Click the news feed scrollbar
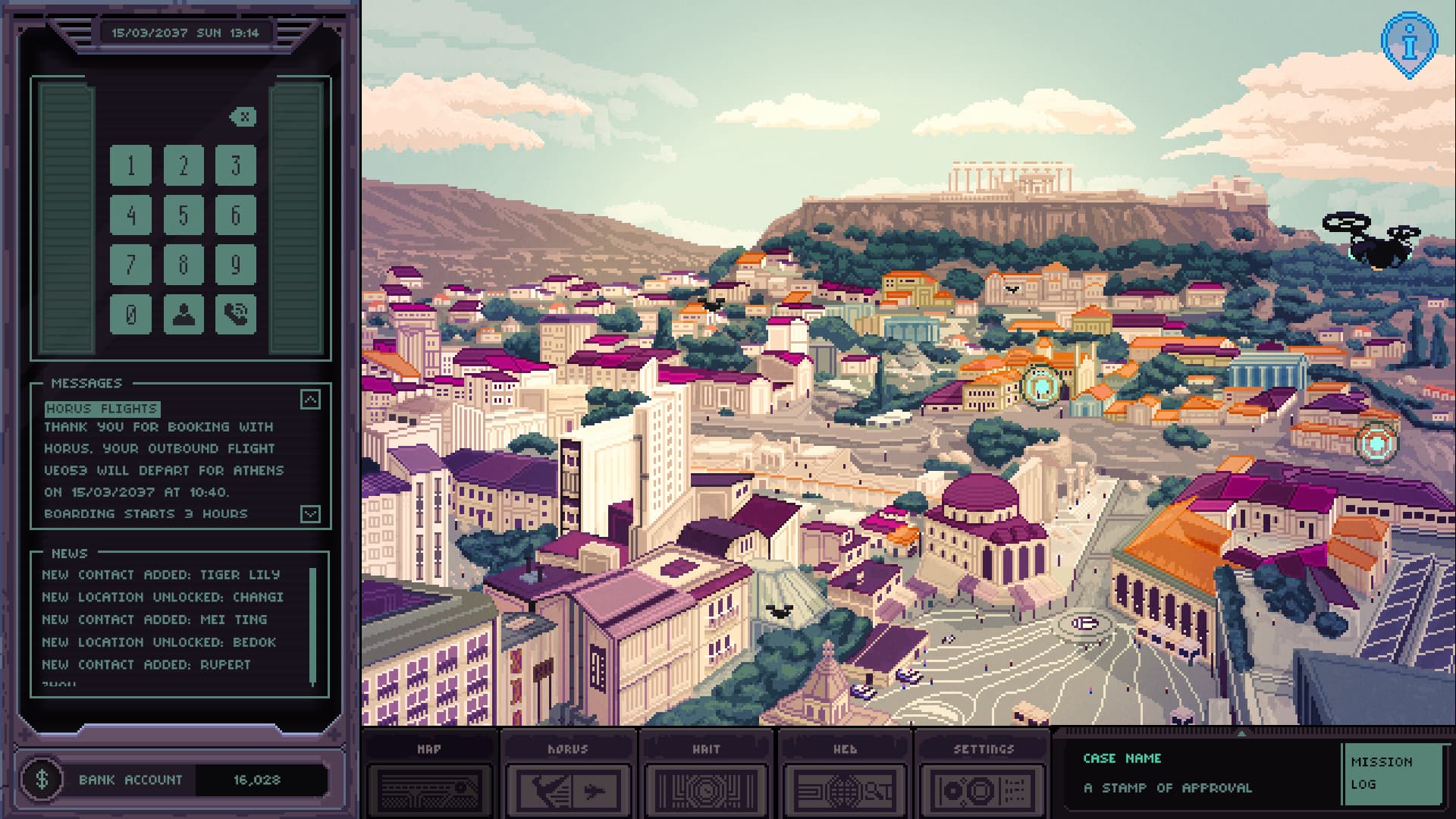The image size is (1456, 819). pos(312,626)
